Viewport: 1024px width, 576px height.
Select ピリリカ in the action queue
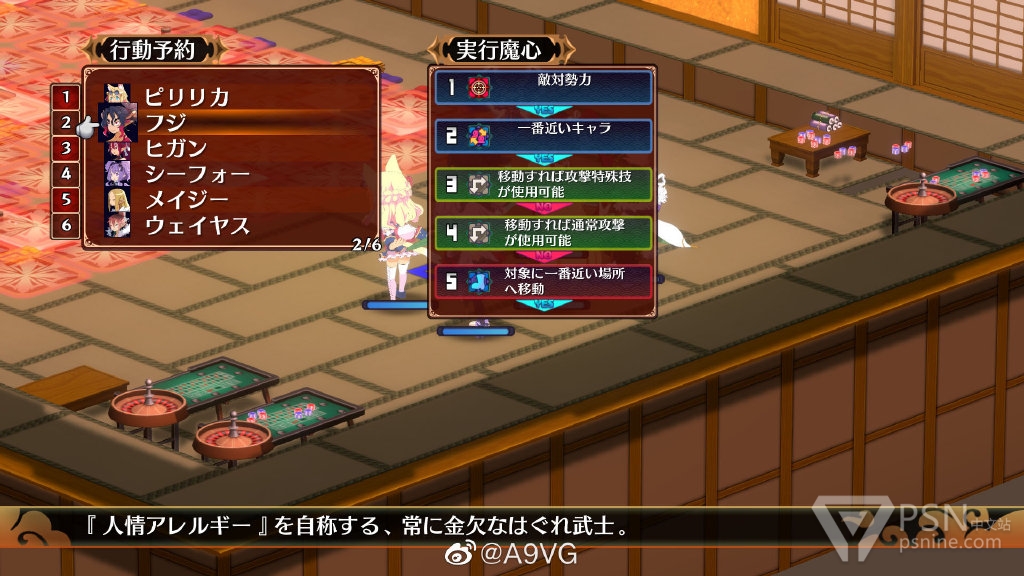pyautogui.click(x=187, y=97)
